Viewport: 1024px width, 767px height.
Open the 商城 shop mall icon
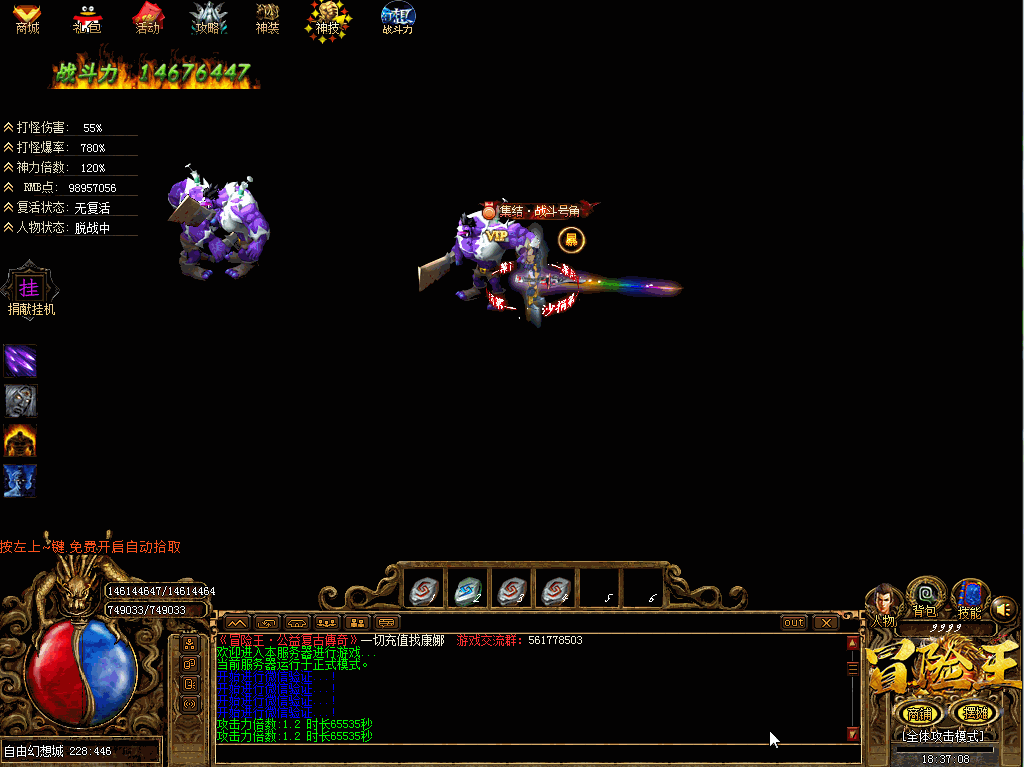(x=27, y=17)
